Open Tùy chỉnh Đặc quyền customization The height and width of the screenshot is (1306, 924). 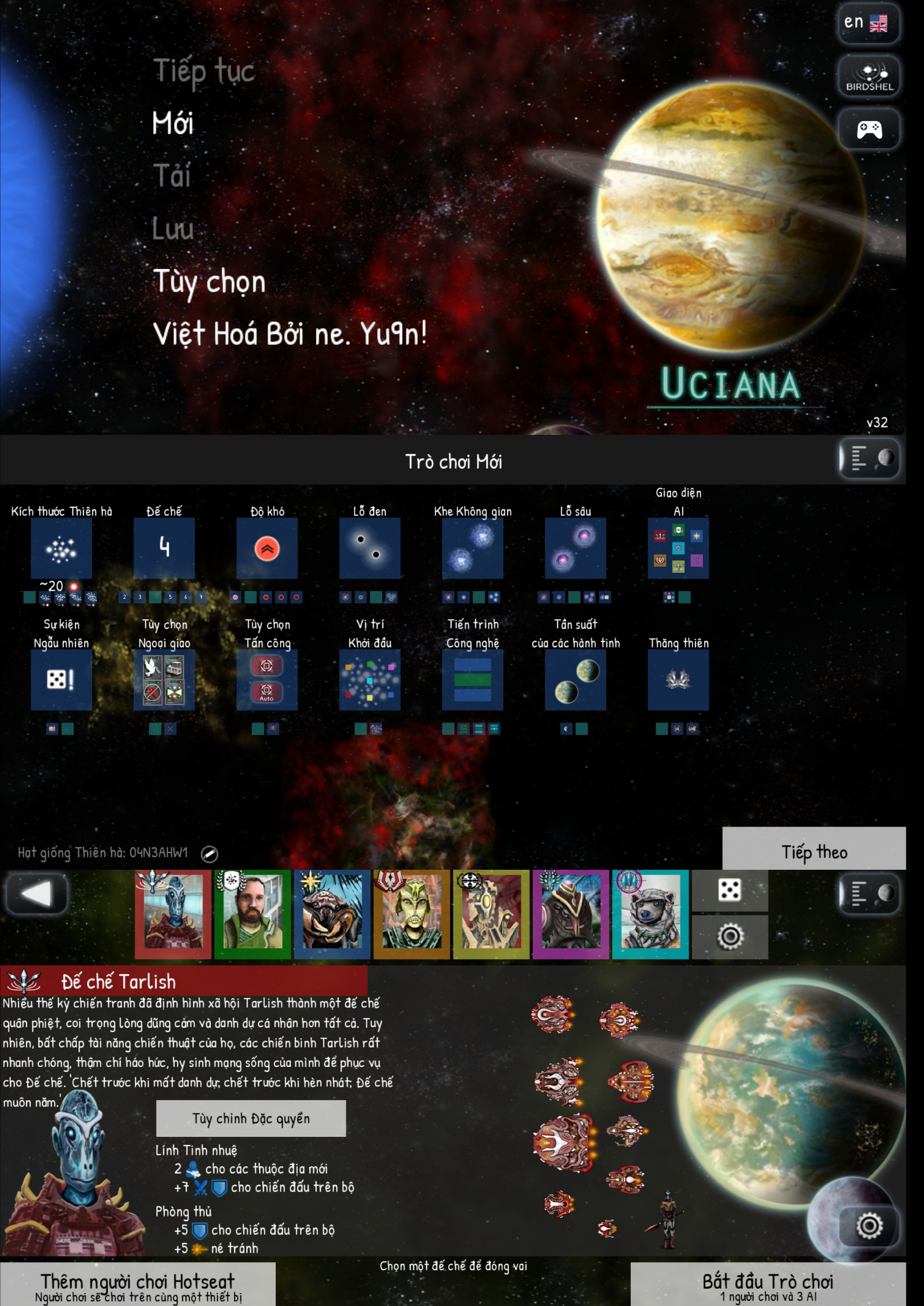pos(251,1118)
